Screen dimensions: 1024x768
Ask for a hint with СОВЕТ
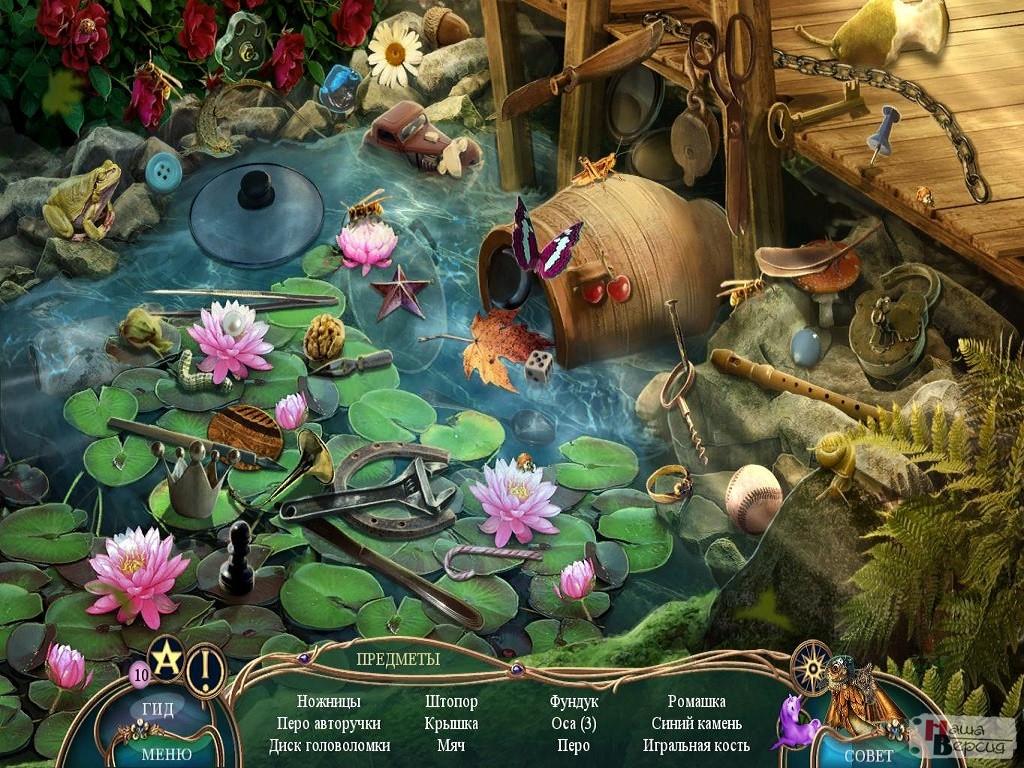tap(868, 755)
